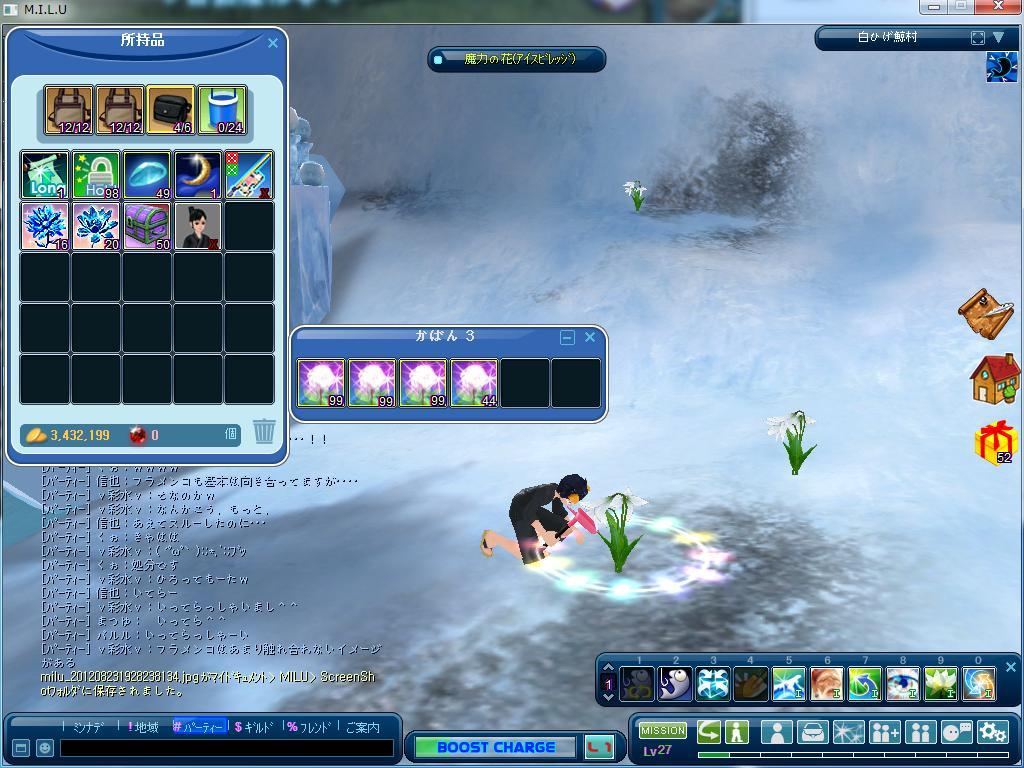Select the green padlock item slot

pos(96,175)
